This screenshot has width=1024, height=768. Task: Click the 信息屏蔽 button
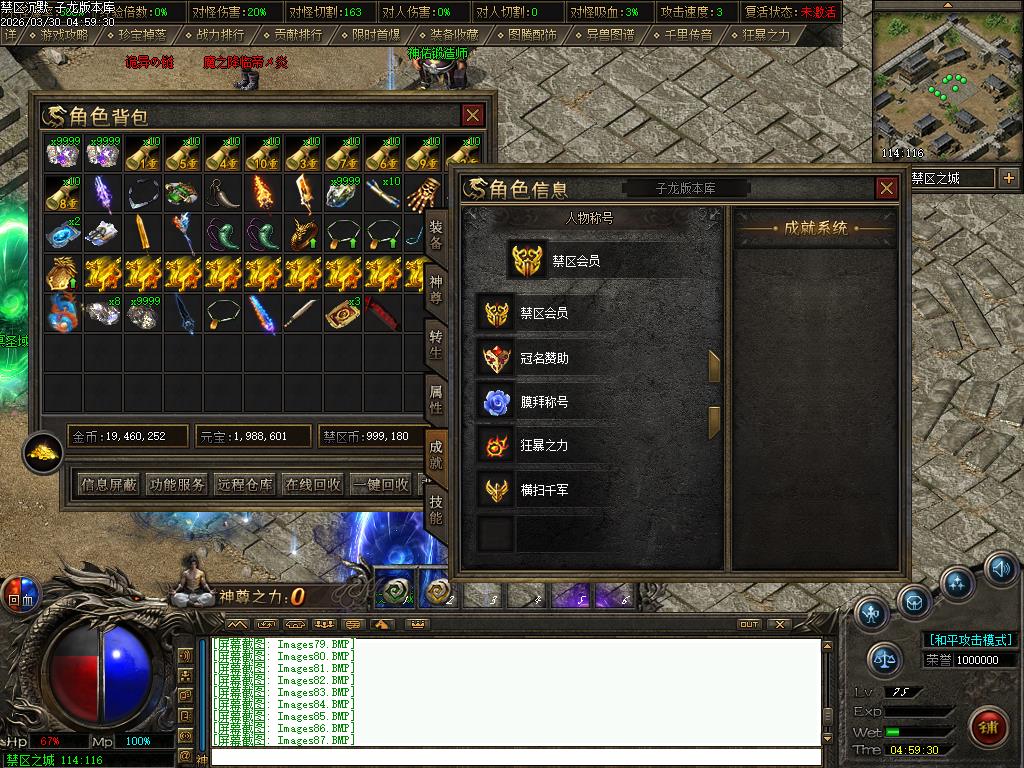click(x=109, y=484)
